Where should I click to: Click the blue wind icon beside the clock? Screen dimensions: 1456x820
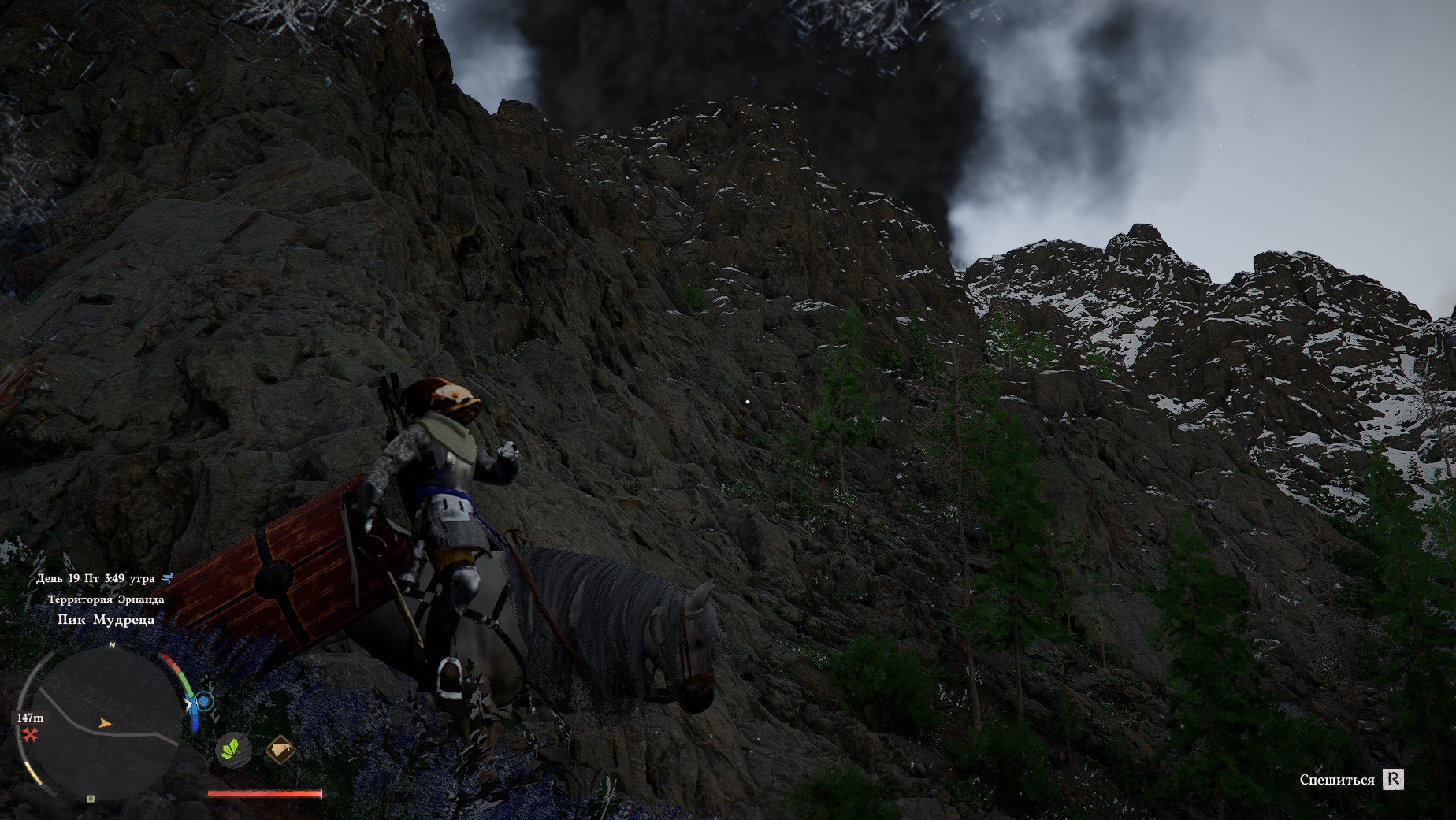tap(167, 578)
